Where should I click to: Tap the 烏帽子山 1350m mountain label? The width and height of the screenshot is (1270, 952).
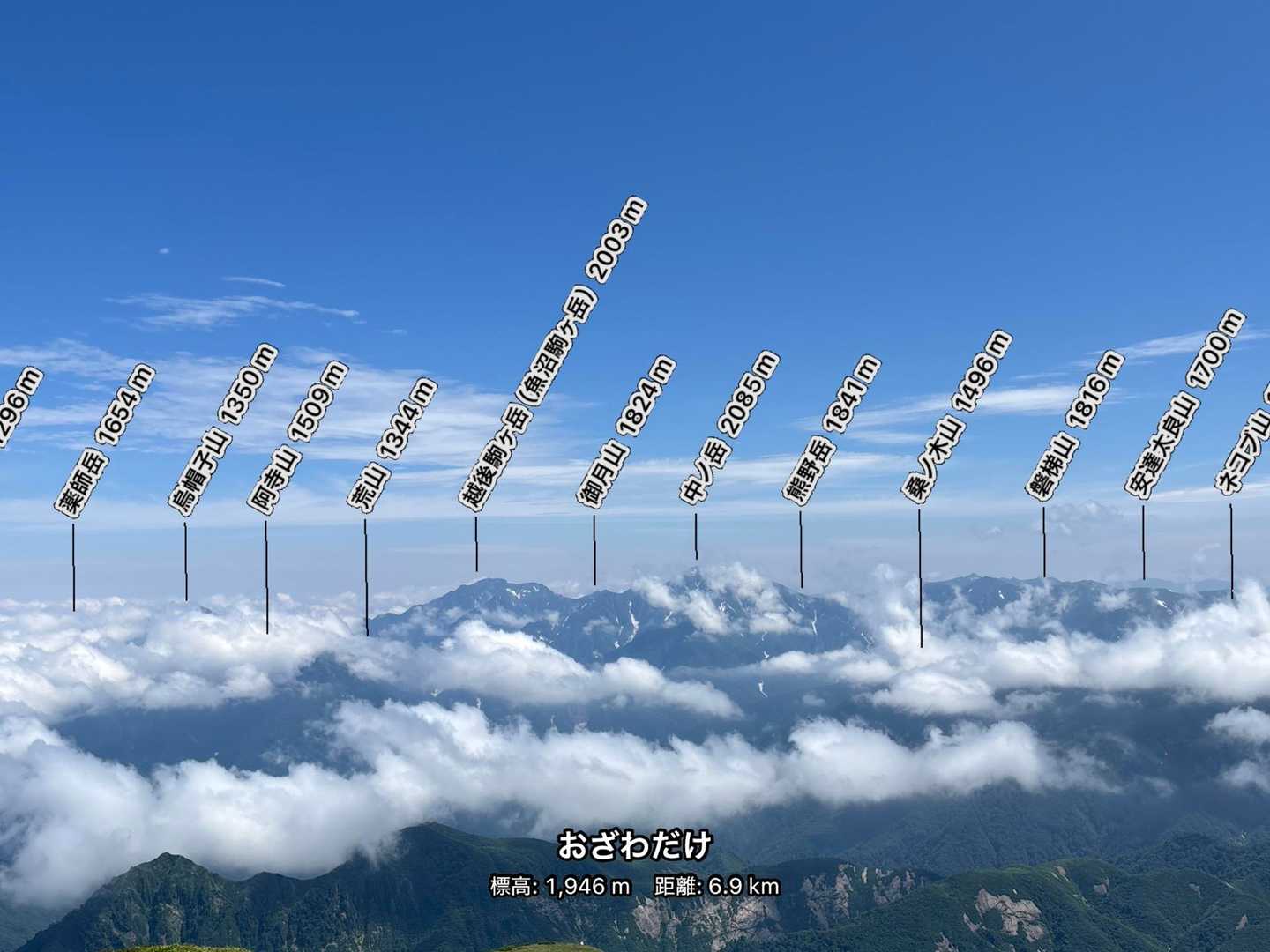tap(222, 428)
